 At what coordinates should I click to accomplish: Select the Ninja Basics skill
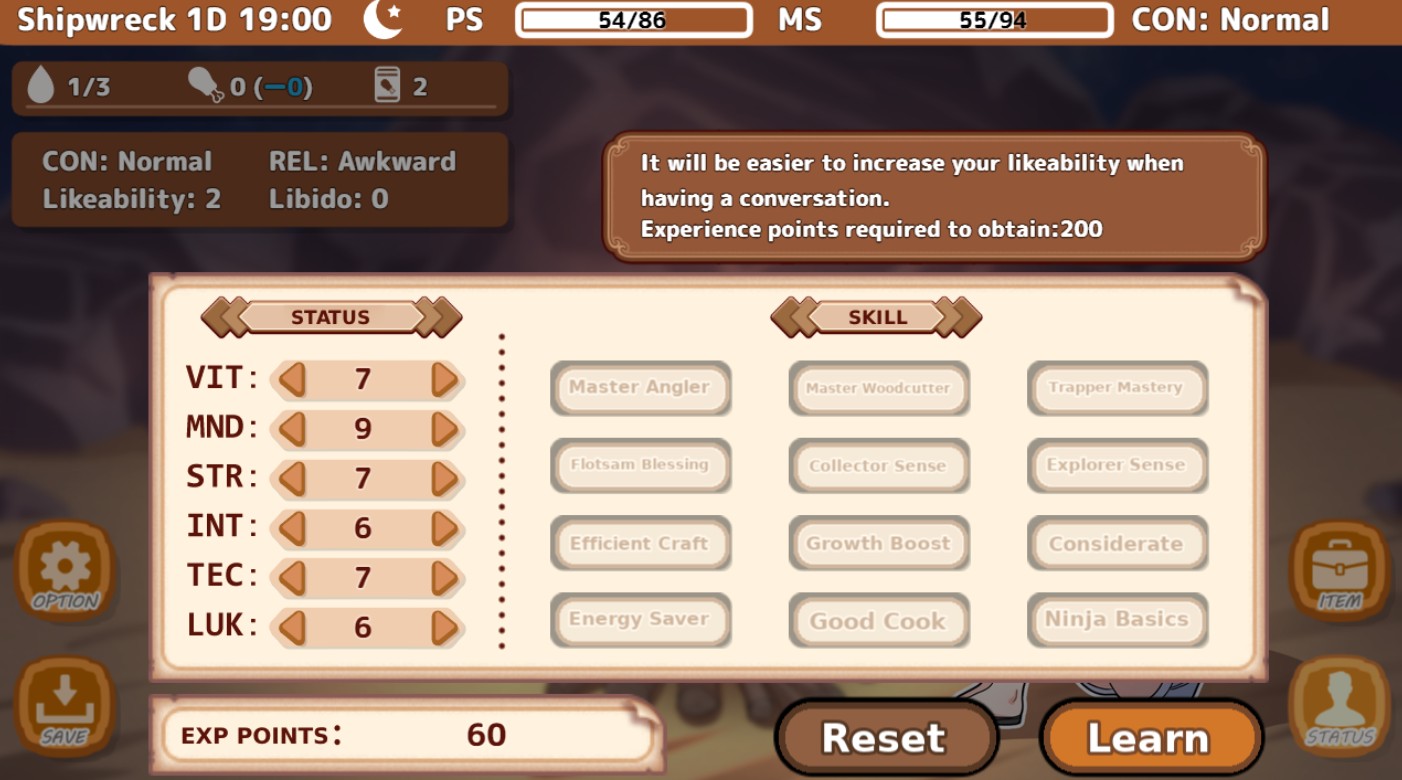click(1117, 621)
